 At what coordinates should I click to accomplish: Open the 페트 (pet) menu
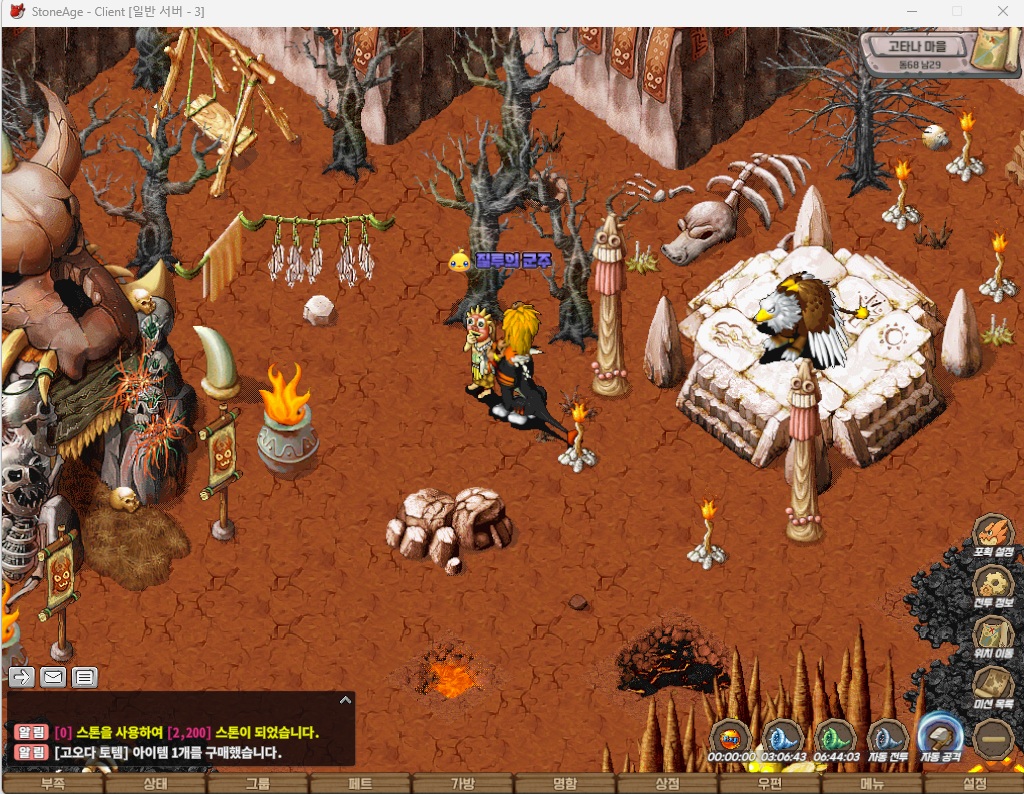[360, 784]
